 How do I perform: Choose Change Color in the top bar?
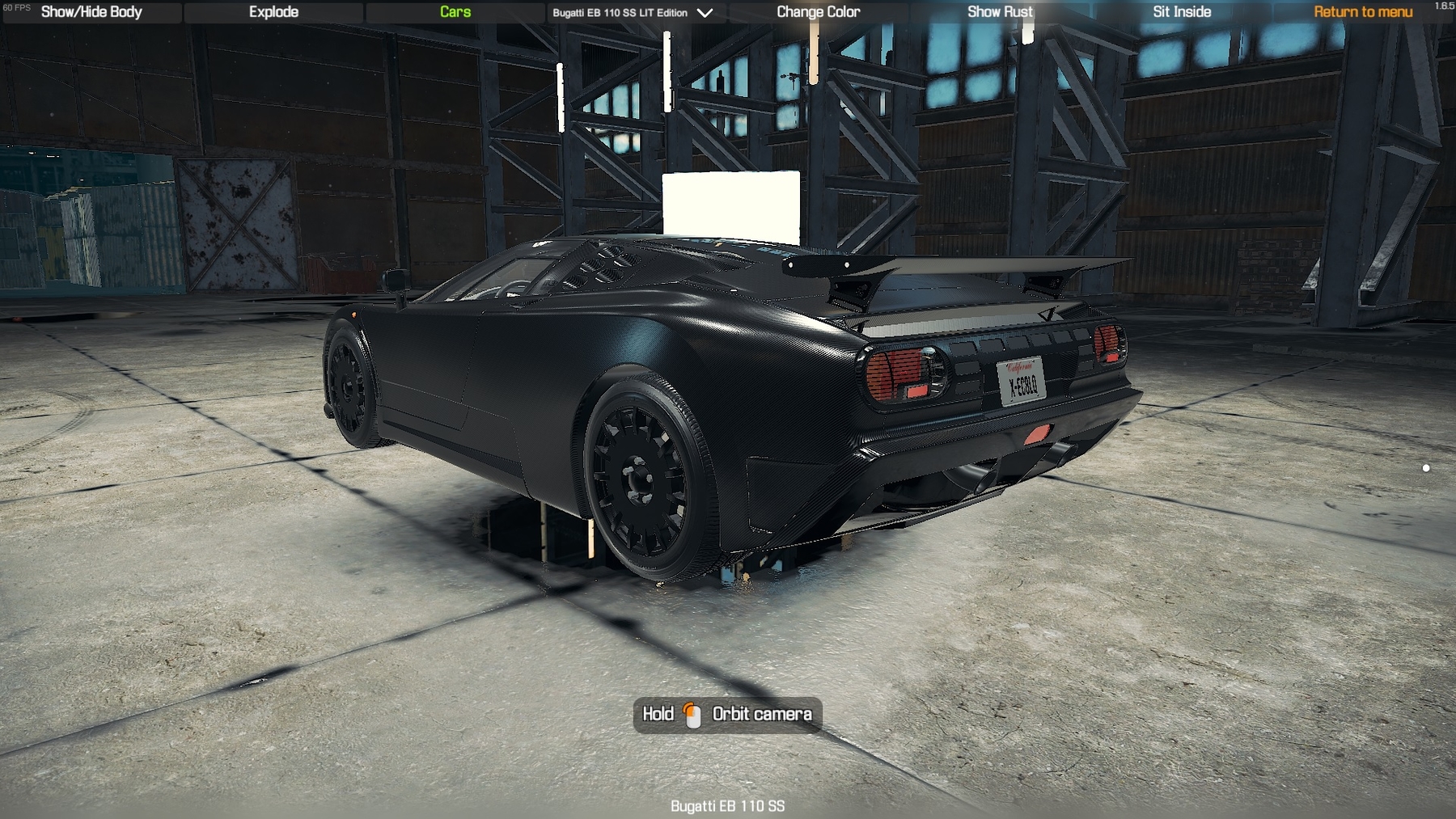tap(818, 12)
